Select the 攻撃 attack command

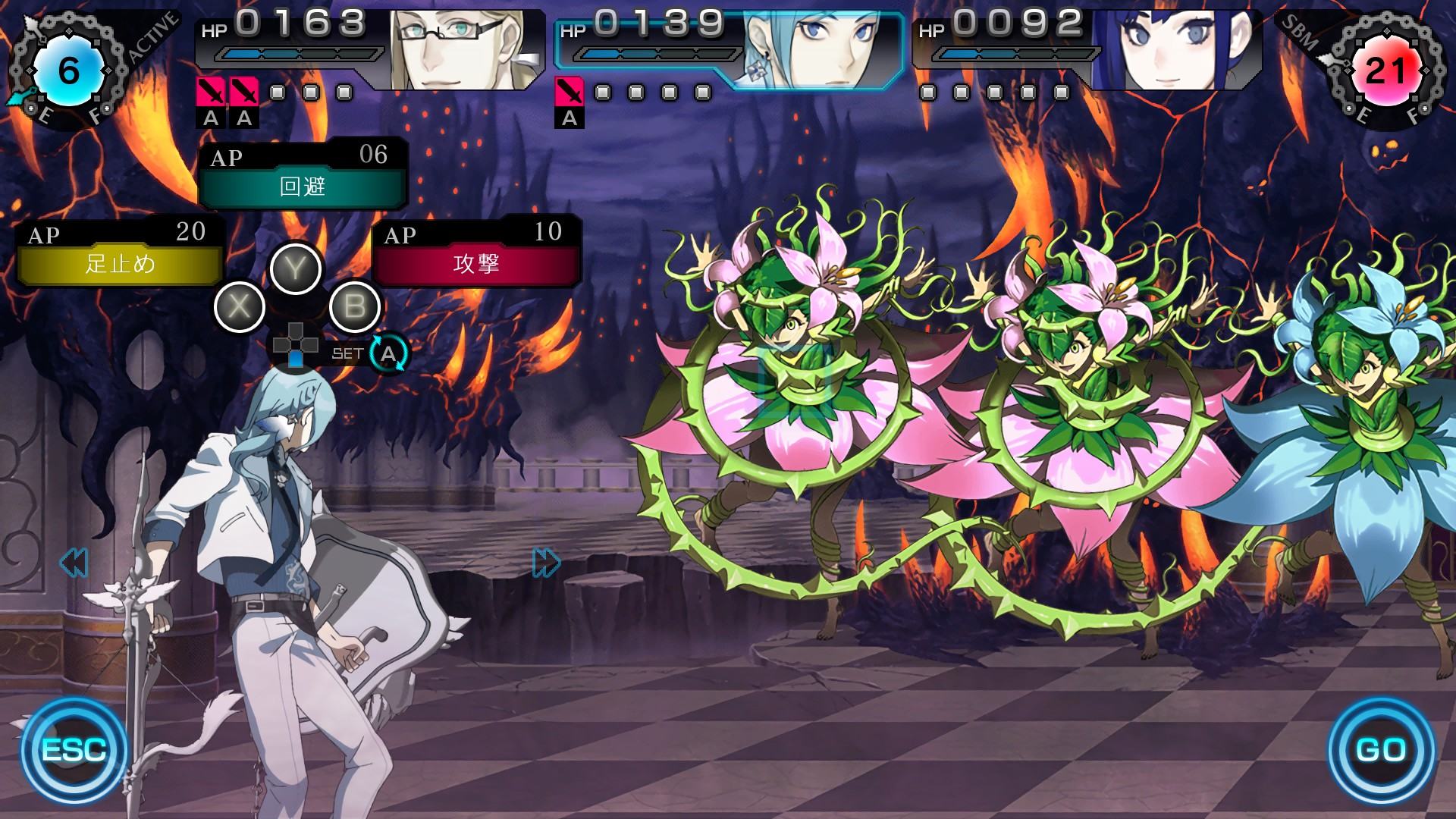[x=475, y=263]
